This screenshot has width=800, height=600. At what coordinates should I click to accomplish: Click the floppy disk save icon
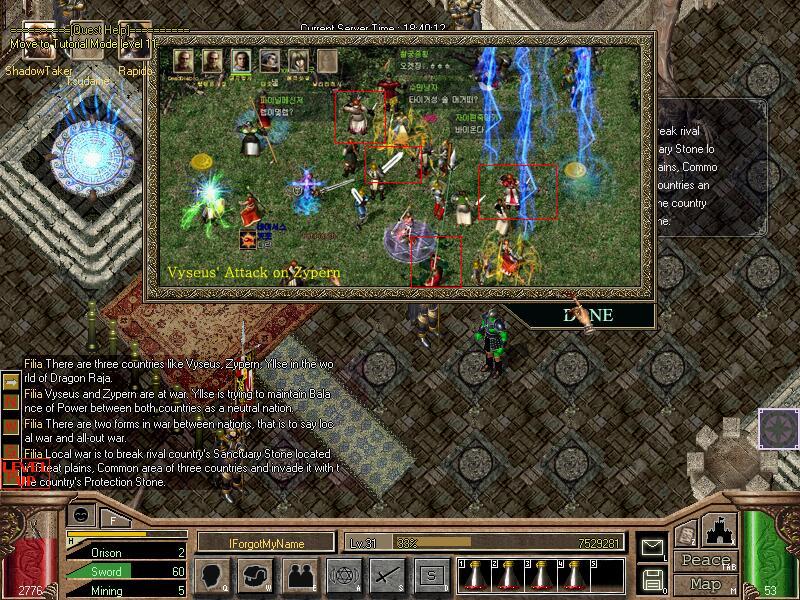point(652,579)
